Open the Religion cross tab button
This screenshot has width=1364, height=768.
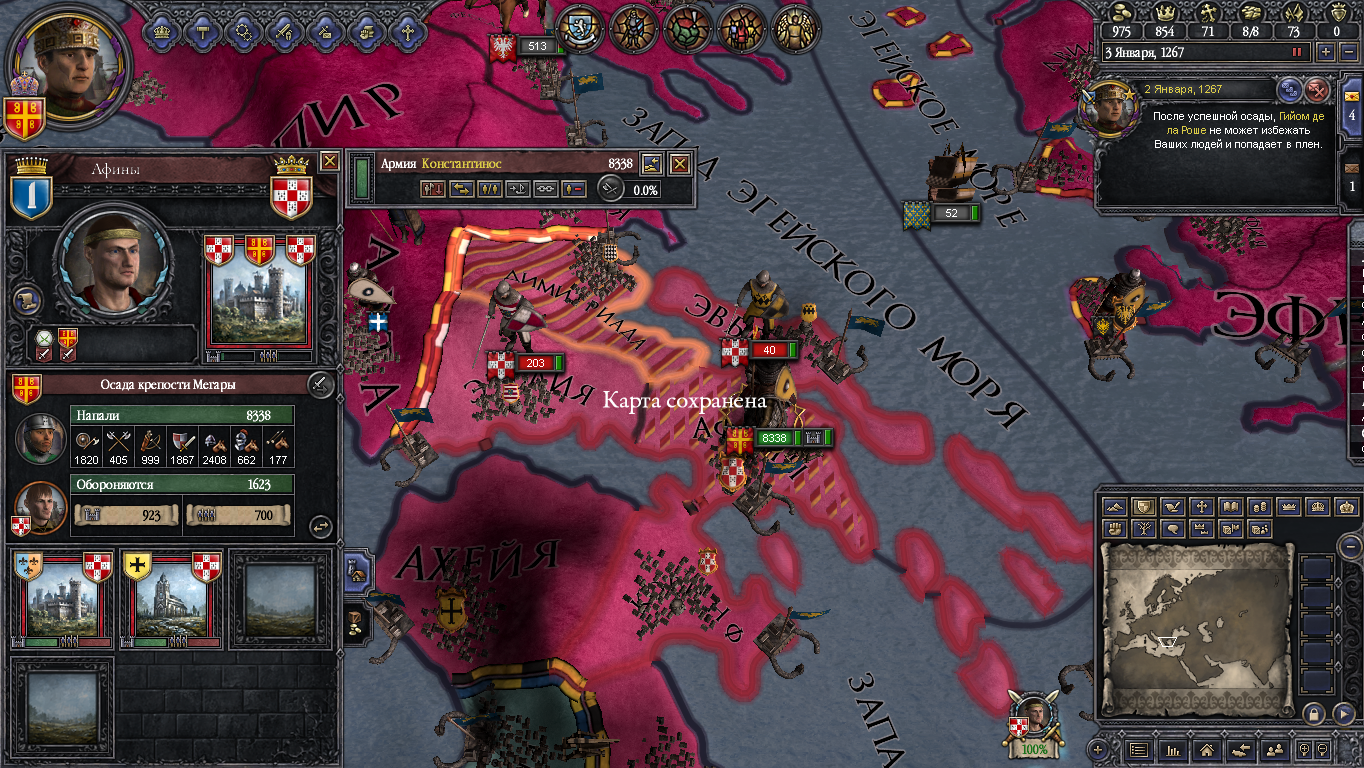click(x=408, y=31)
